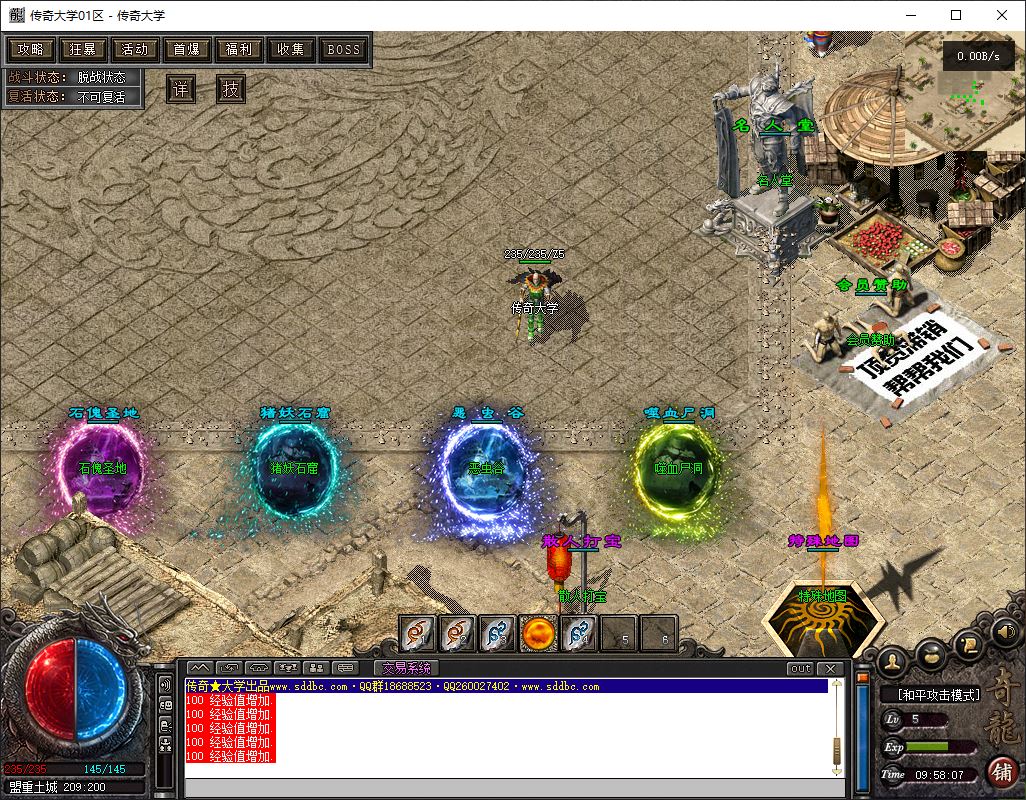Toggle the sound speaker icon
The image size is (1026, 800).
point(1005,631)
